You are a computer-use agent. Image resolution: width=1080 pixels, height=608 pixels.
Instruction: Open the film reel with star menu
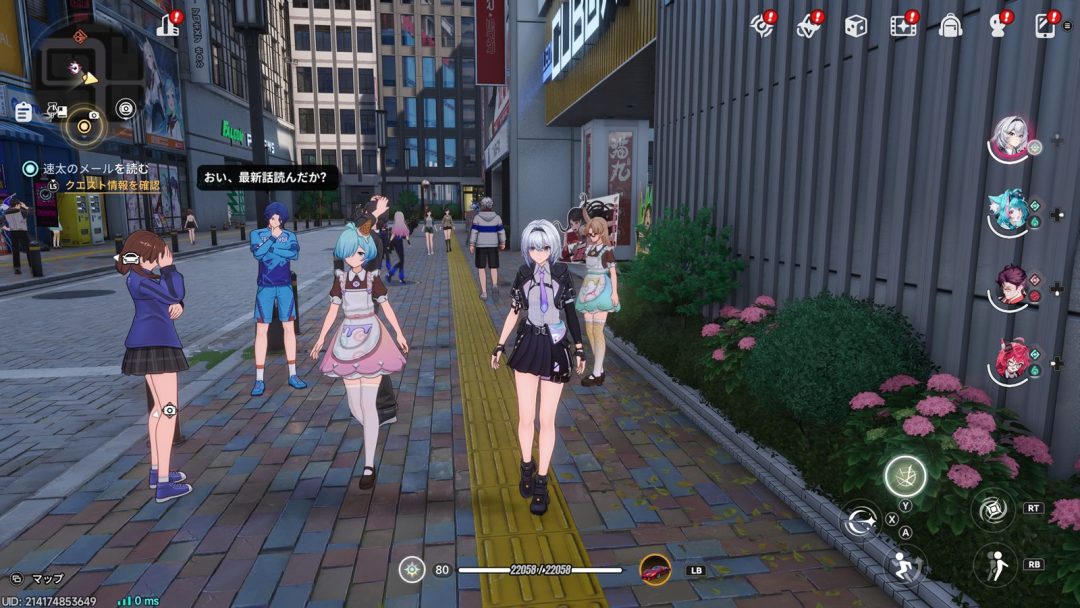click(904, 26)
